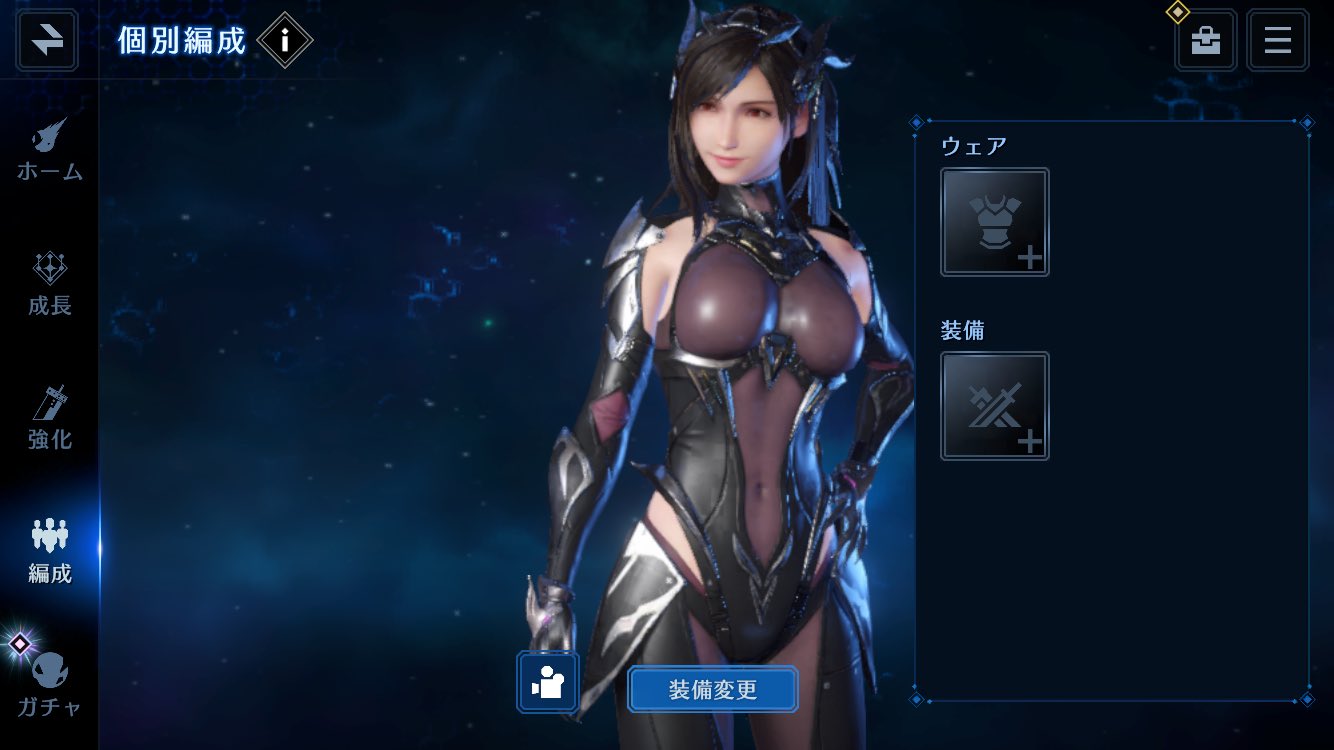Add a weapon in the 装備 slot
The width and height of the screenshot is (1334, 750).
(x=994, y=406)
